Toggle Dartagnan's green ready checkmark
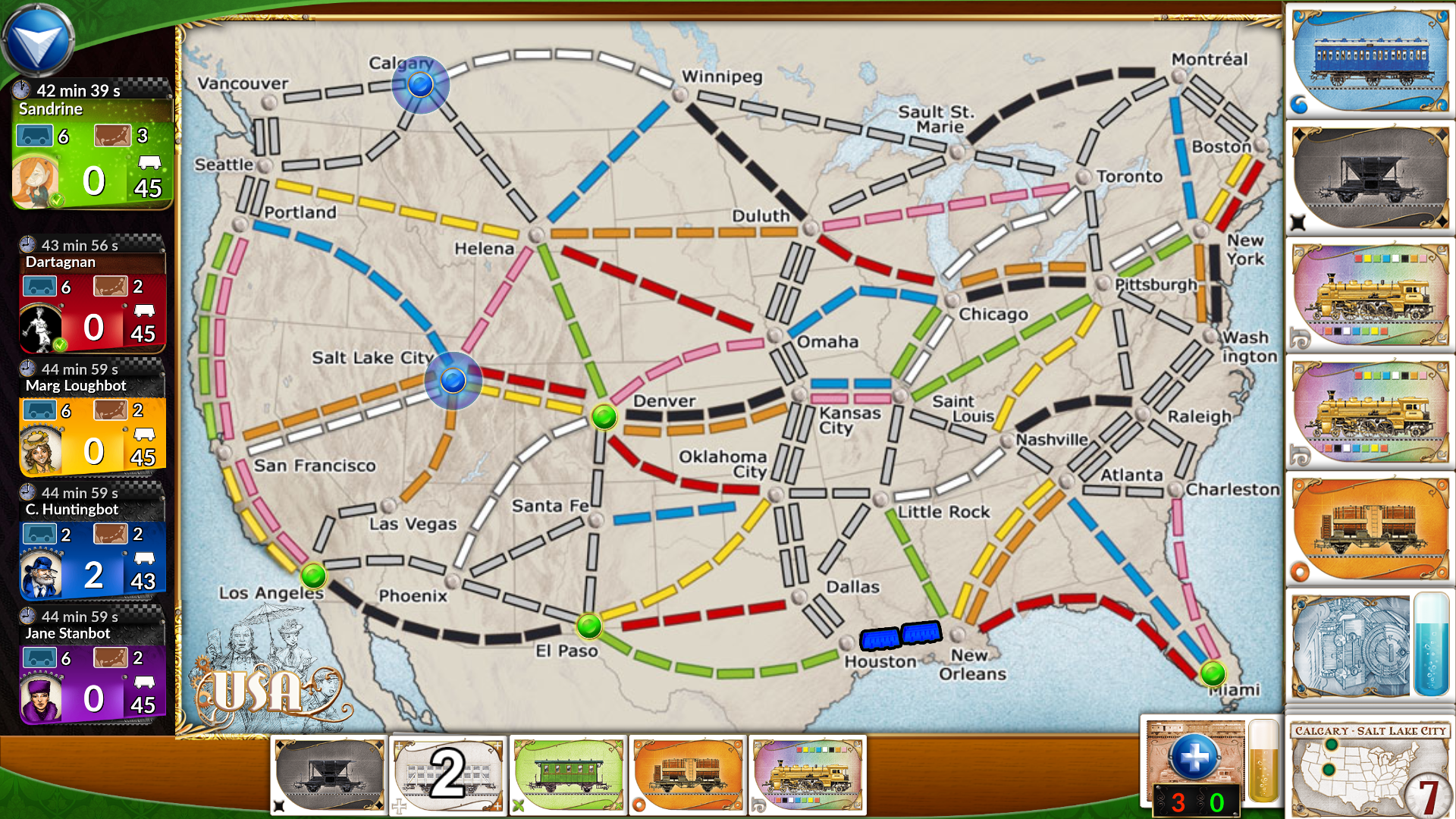The width and height of the screenshot is (1456, 819). [x=59, y=345]
